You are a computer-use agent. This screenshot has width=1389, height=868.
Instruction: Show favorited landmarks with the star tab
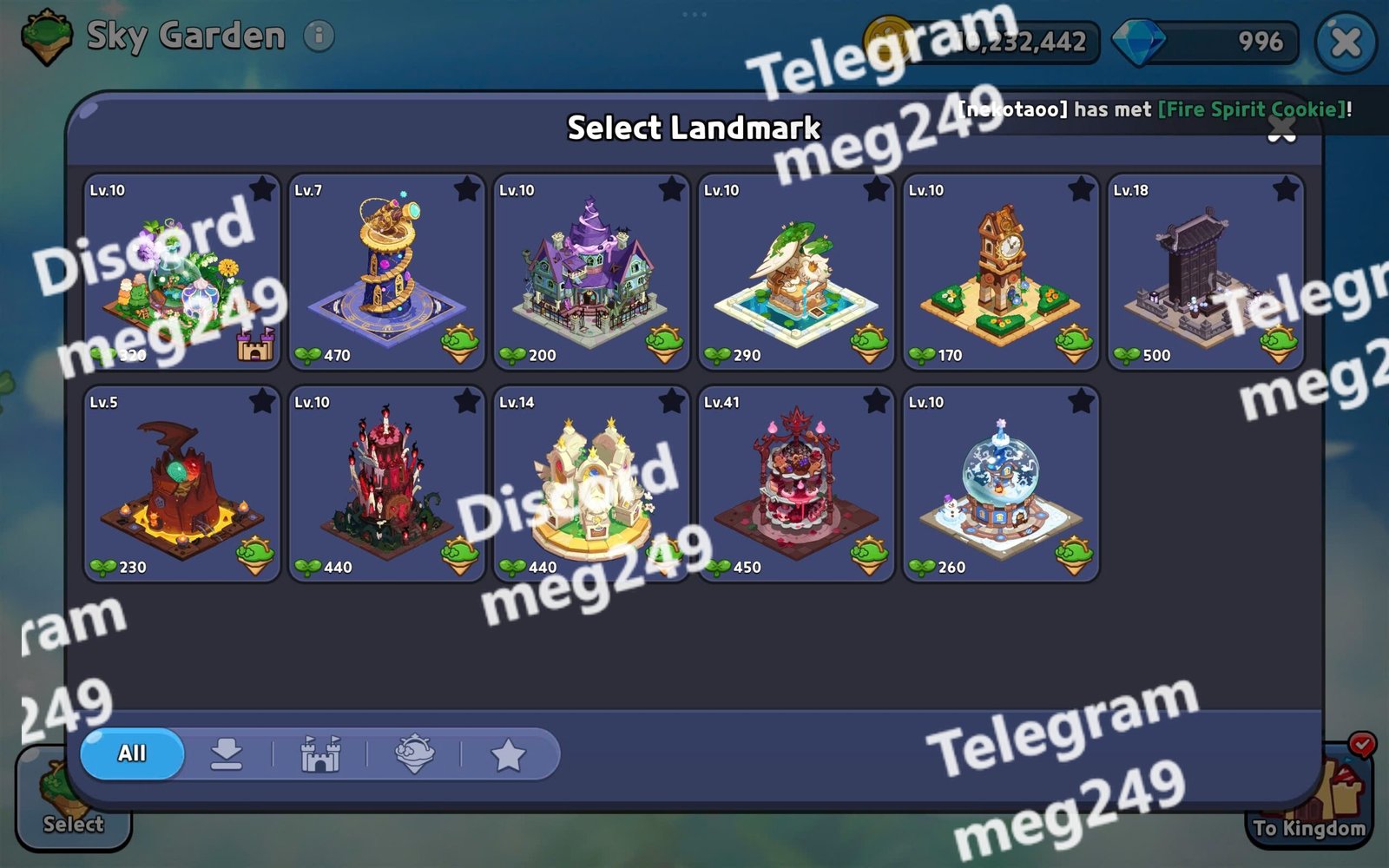pyautogui.click(x=508, y=755)
